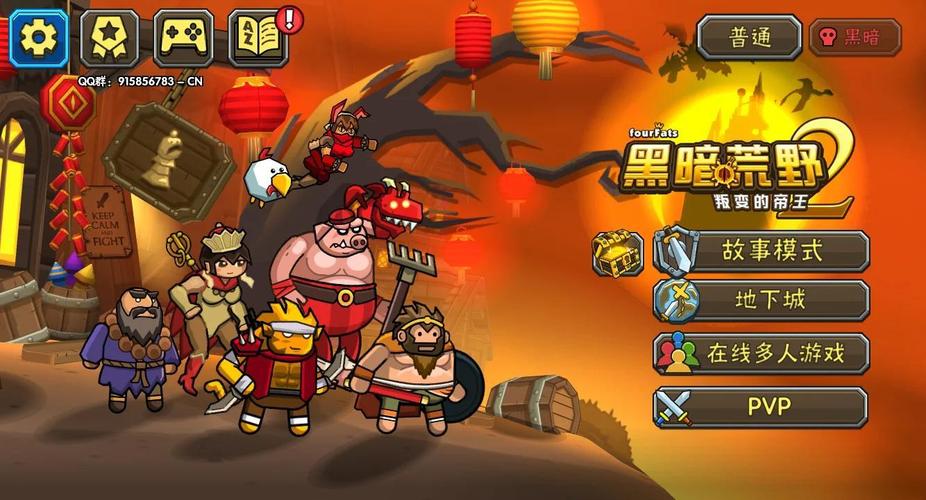Start 故事模式 story mode
This screenshot has height=500, width=926.
[762, 251]
